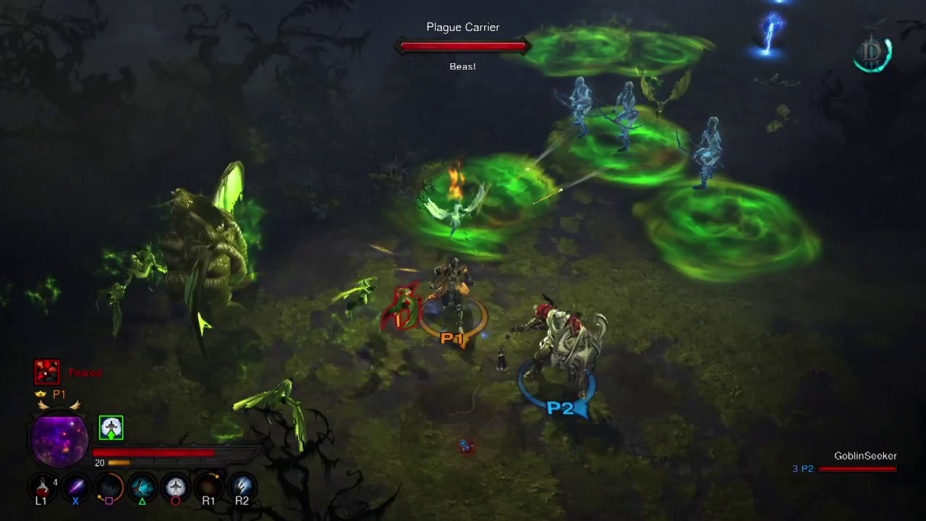Viewport: 926px width, 521px height.
Task: Cast the teal cracked-ice skill
Action: 142,488
